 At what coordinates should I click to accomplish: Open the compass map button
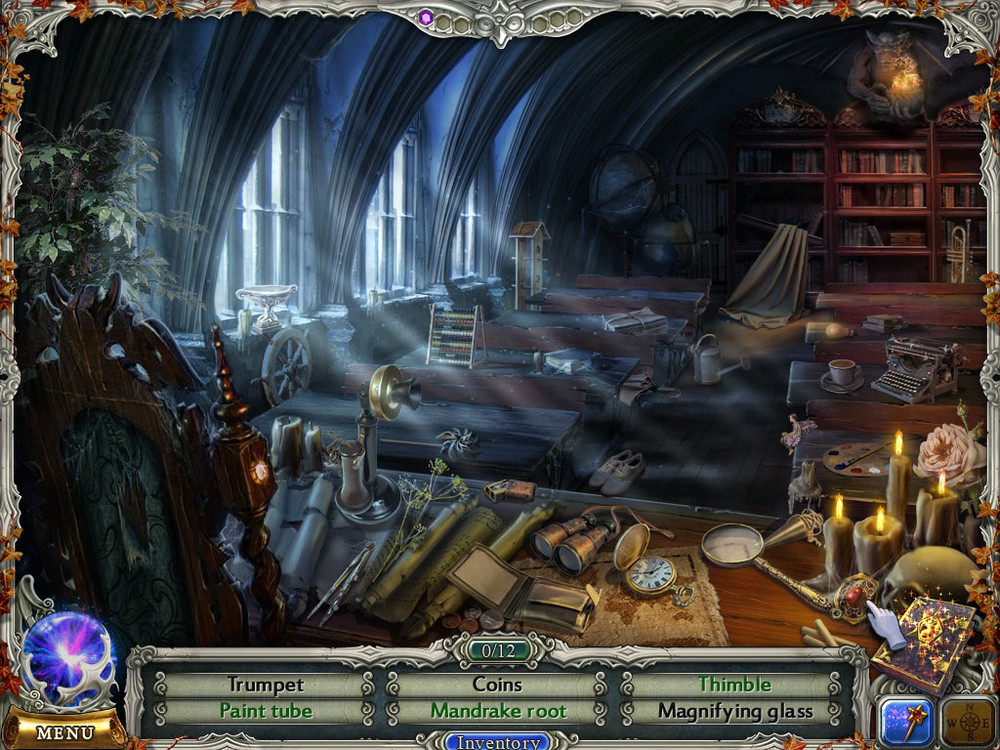(968, 721)
